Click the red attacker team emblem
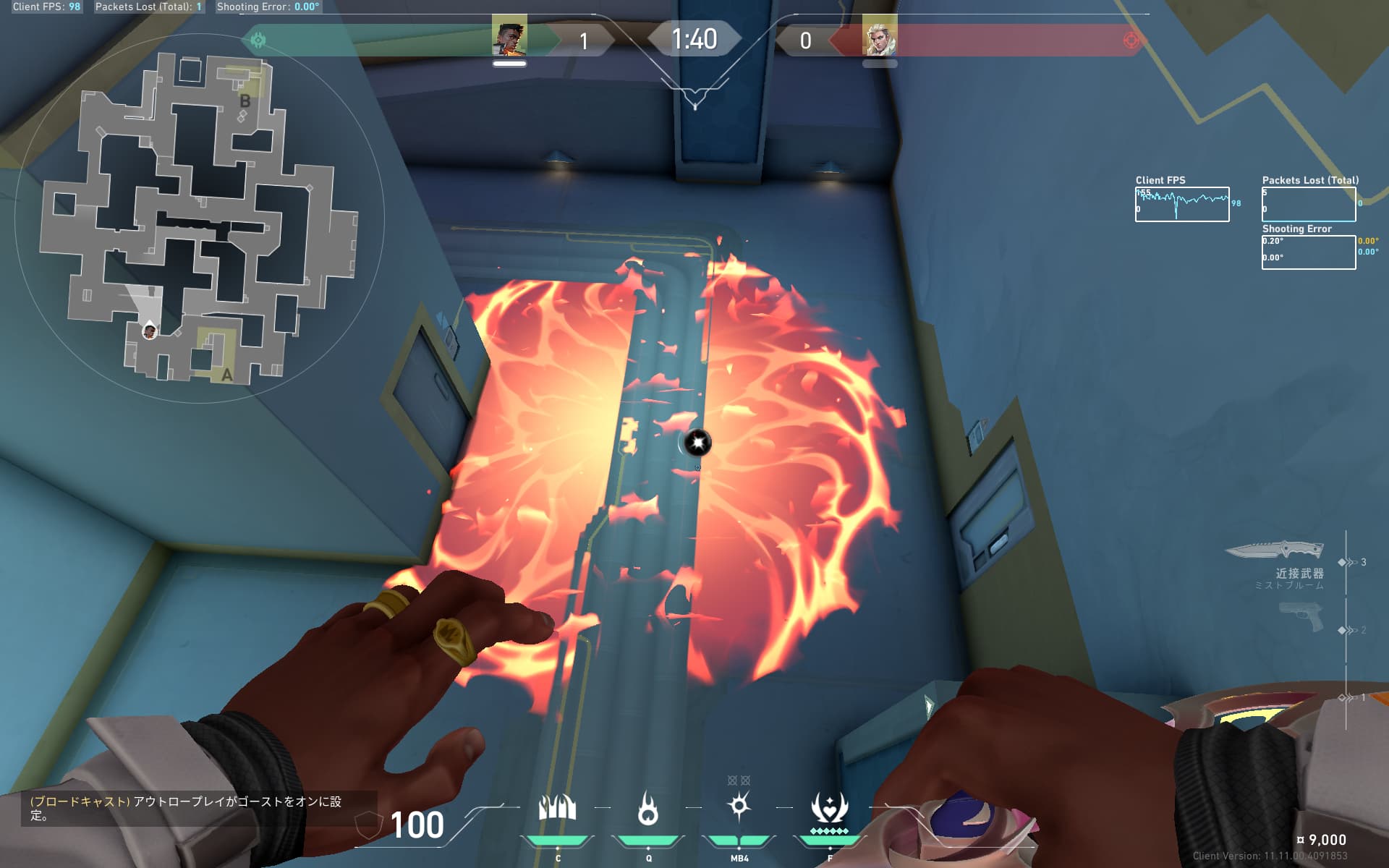The image size is (1389, 868). (x=1131, y=40)
